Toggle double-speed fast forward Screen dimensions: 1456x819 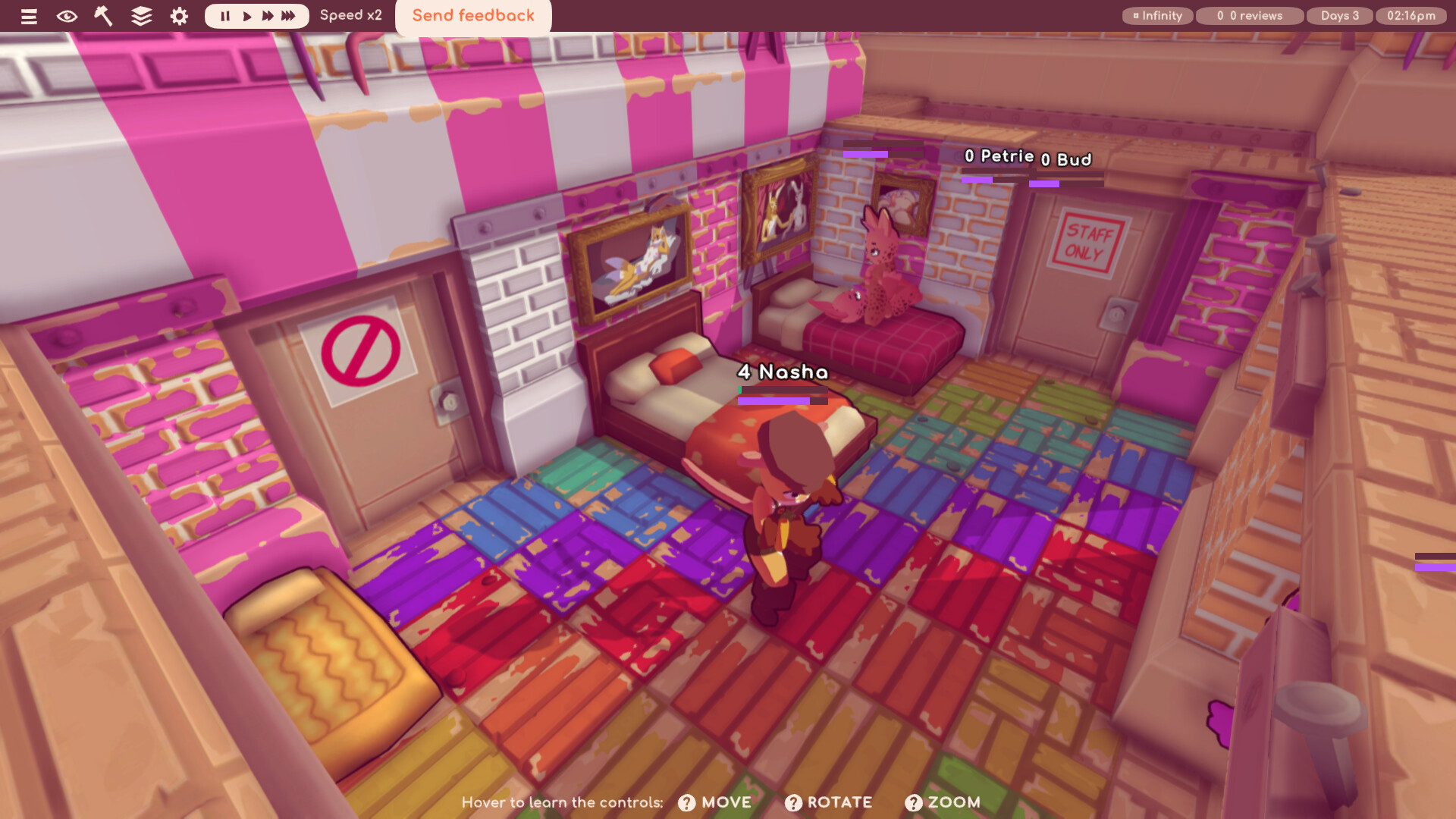[x=268, y=15]
